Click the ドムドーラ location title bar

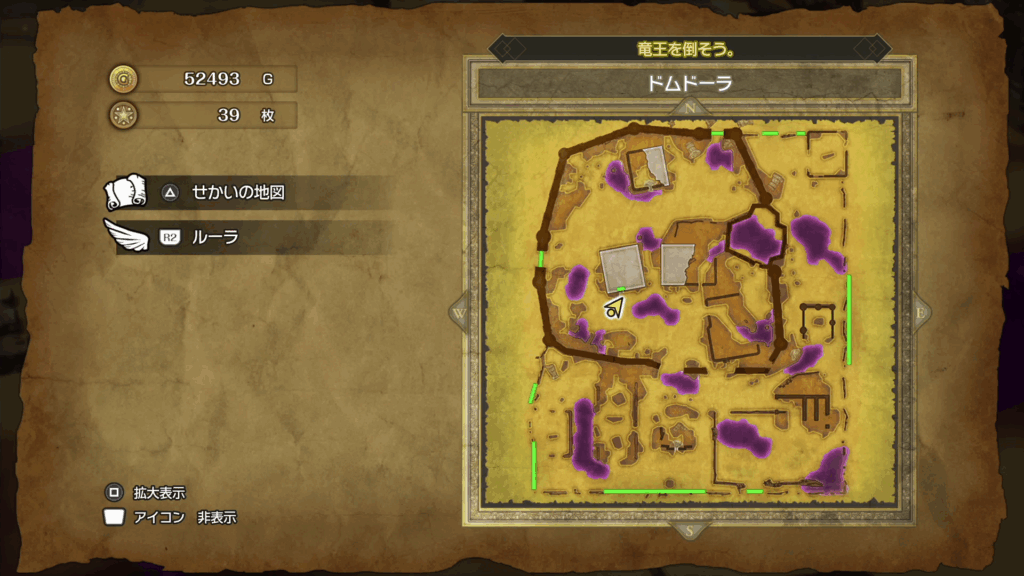(689, 83)
